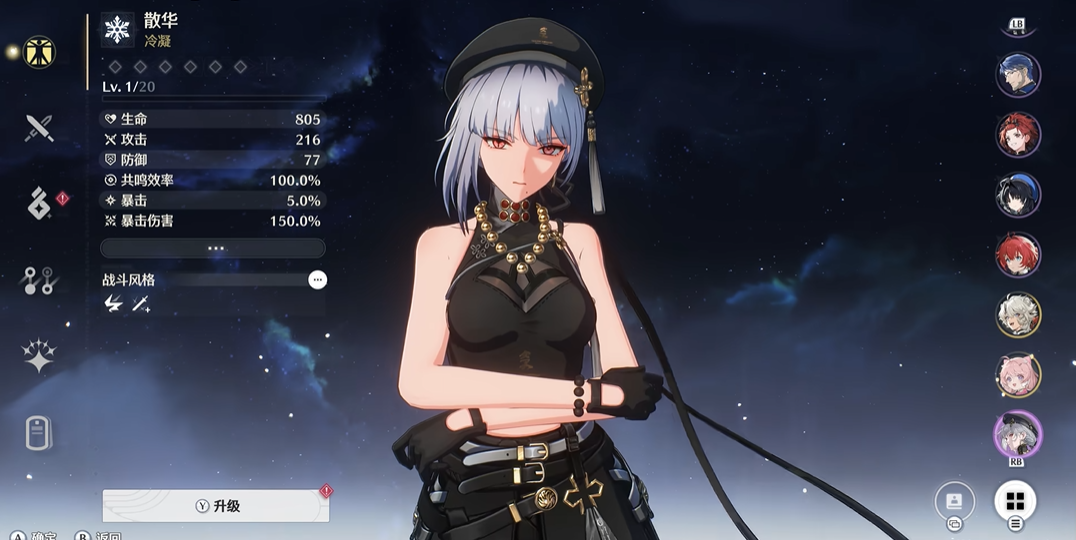Choose the pink-haired character portrait

[x=1018, y=375]
